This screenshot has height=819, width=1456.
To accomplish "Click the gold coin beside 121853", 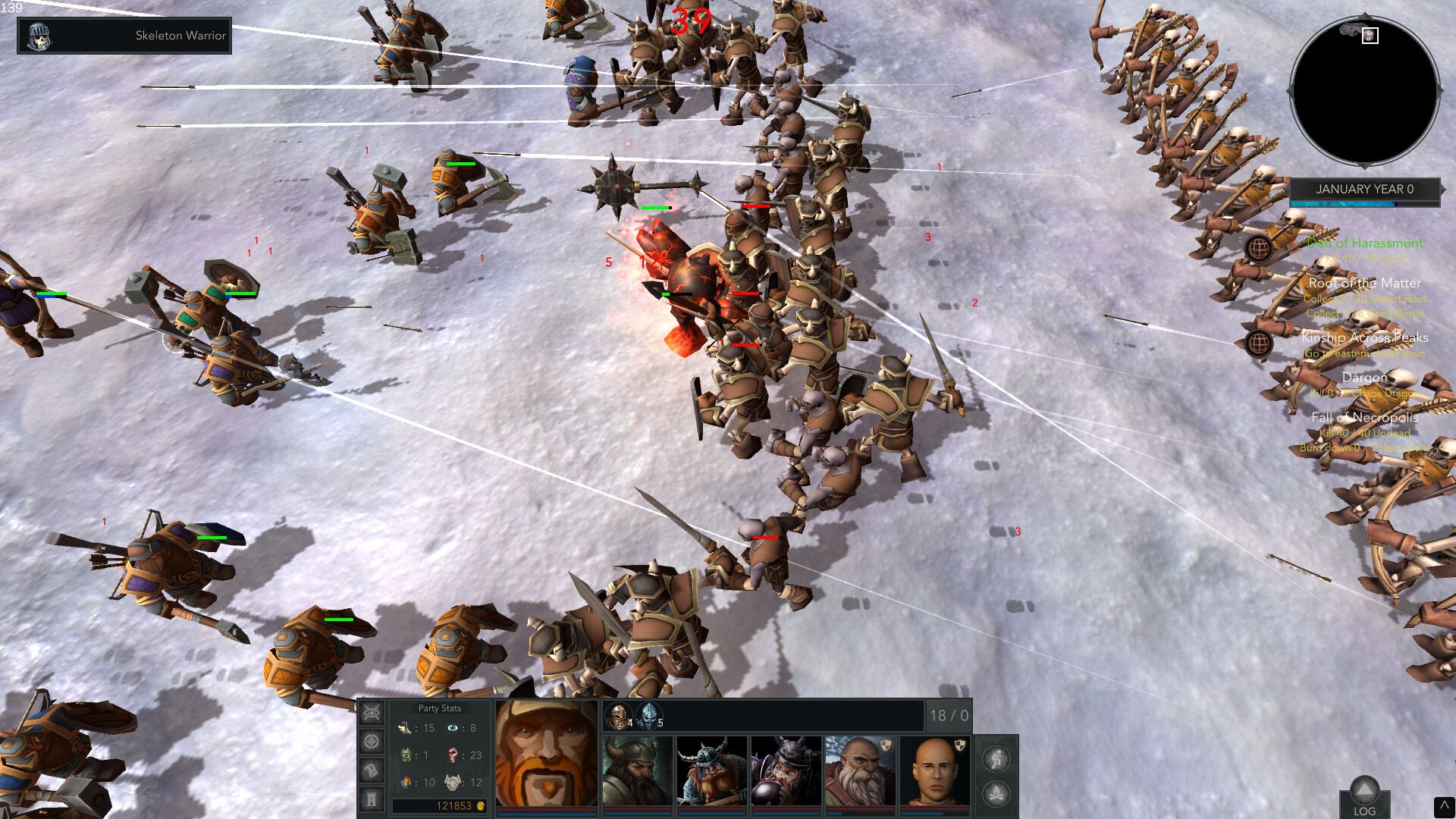I will tap(481, 806).
